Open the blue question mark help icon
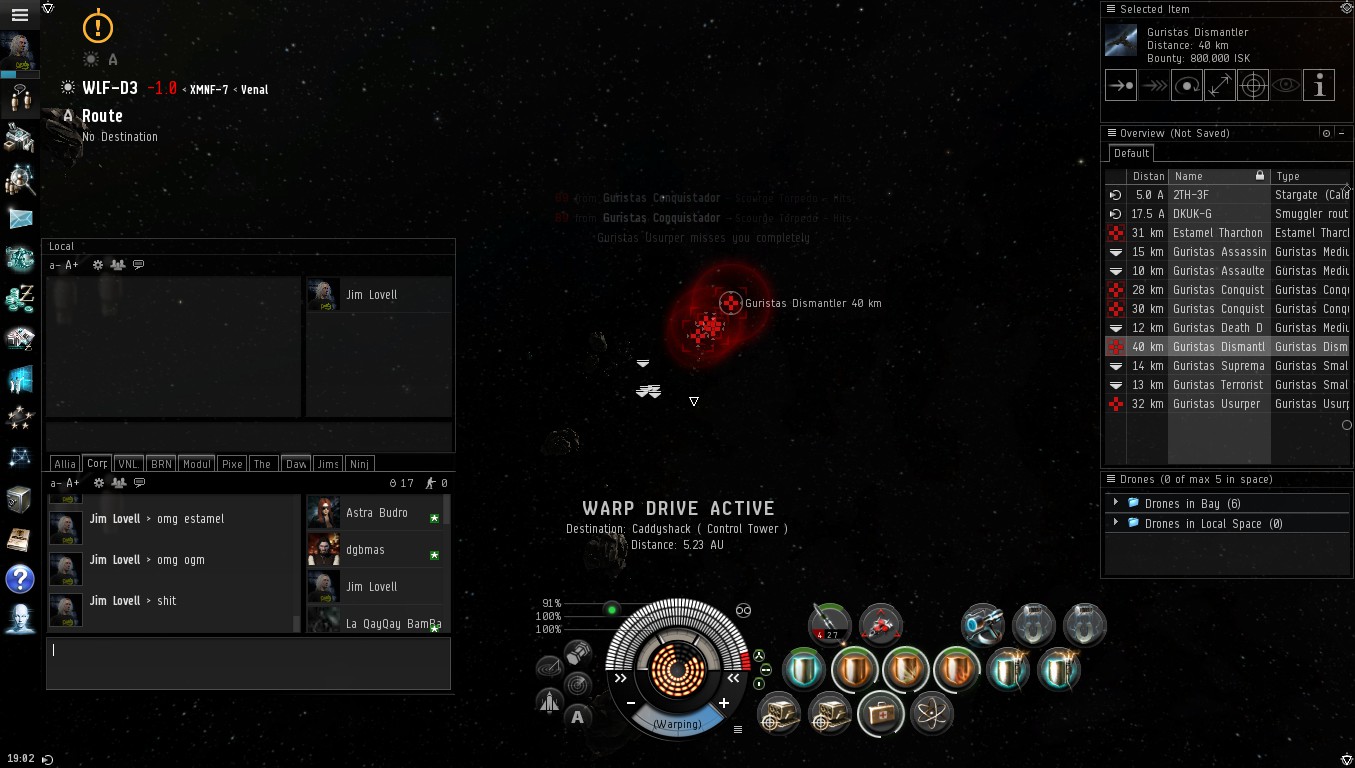Screen dimensions: 1355x768 [x=20, y=578]
